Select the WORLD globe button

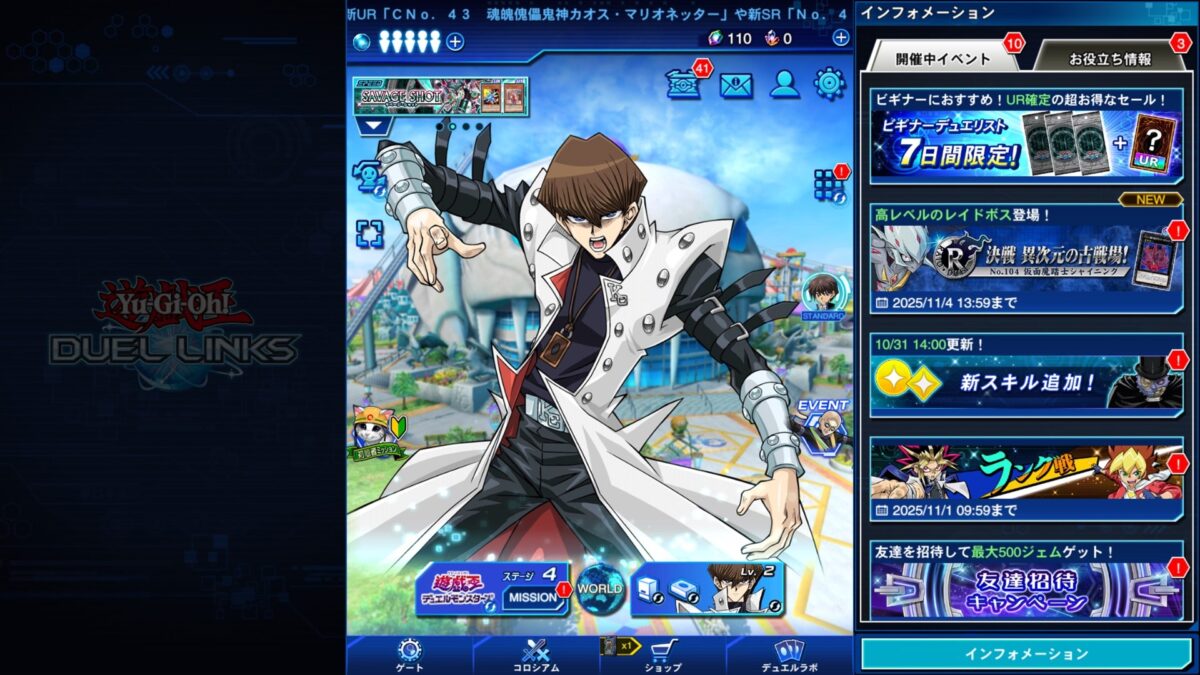coord(600,588)
